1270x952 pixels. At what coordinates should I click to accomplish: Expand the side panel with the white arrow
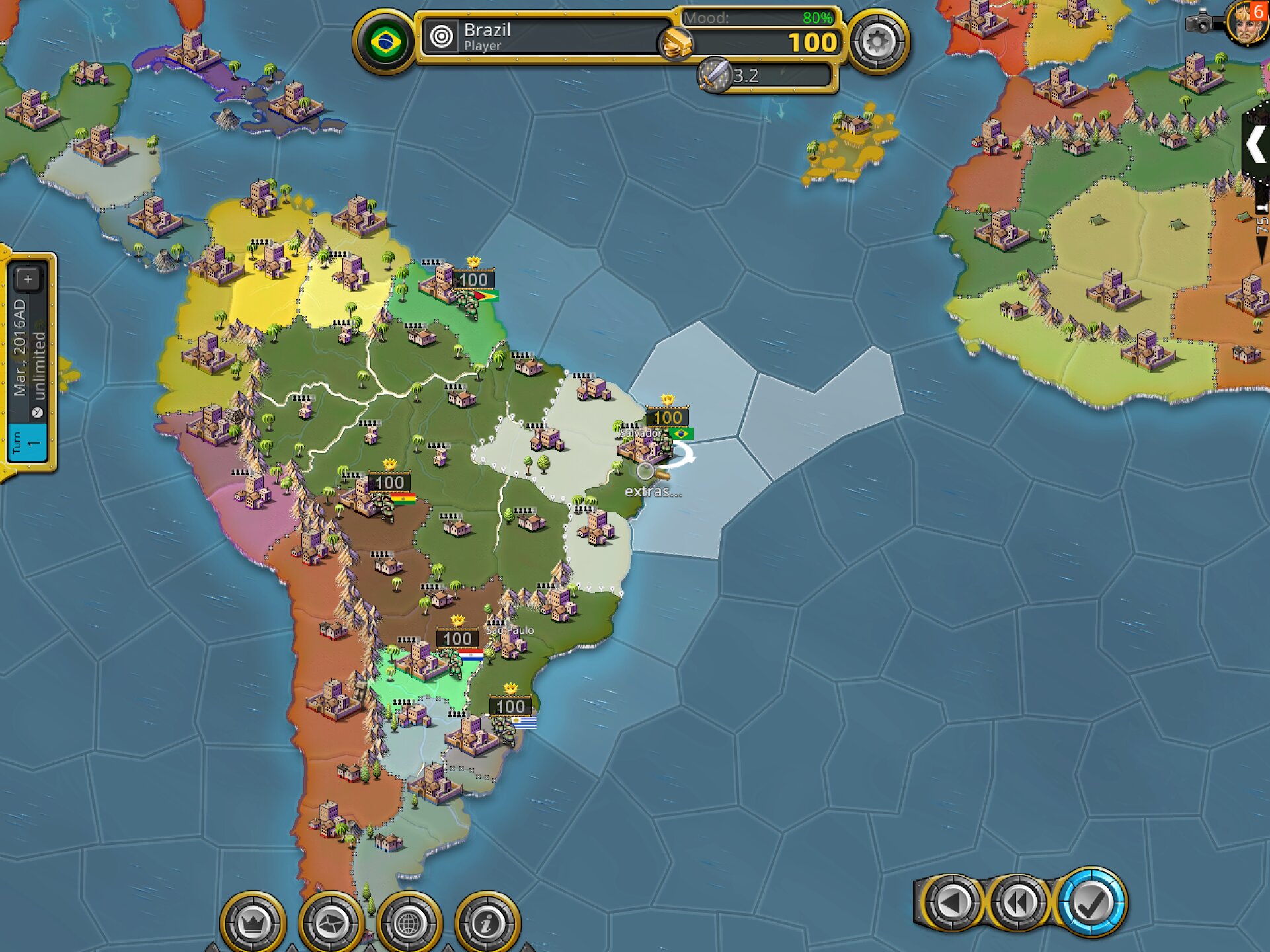[1255, 145]
